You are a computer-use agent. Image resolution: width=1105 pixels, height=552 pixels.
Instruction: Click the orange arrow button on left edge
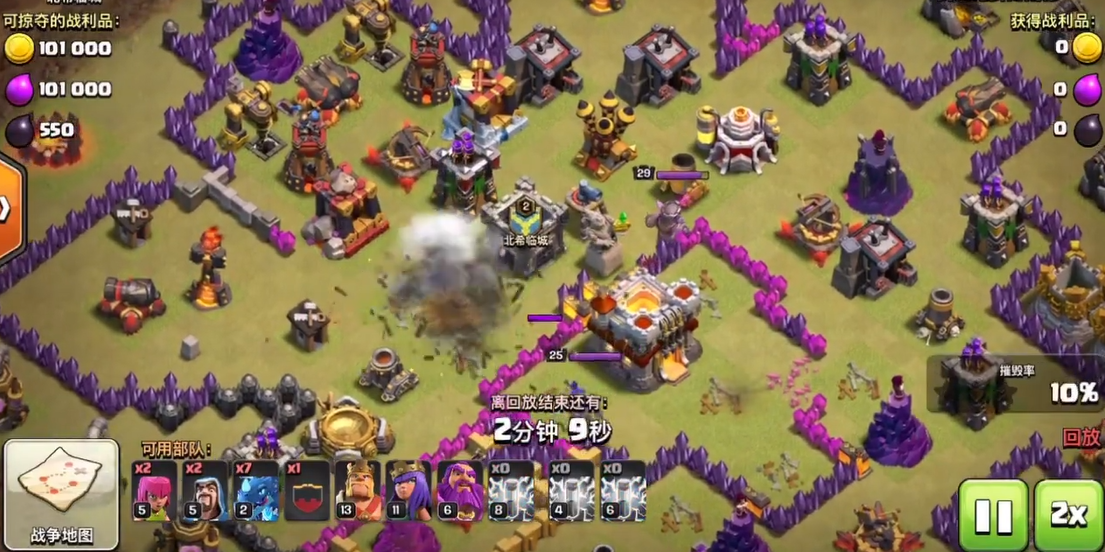tap(8, 208)
